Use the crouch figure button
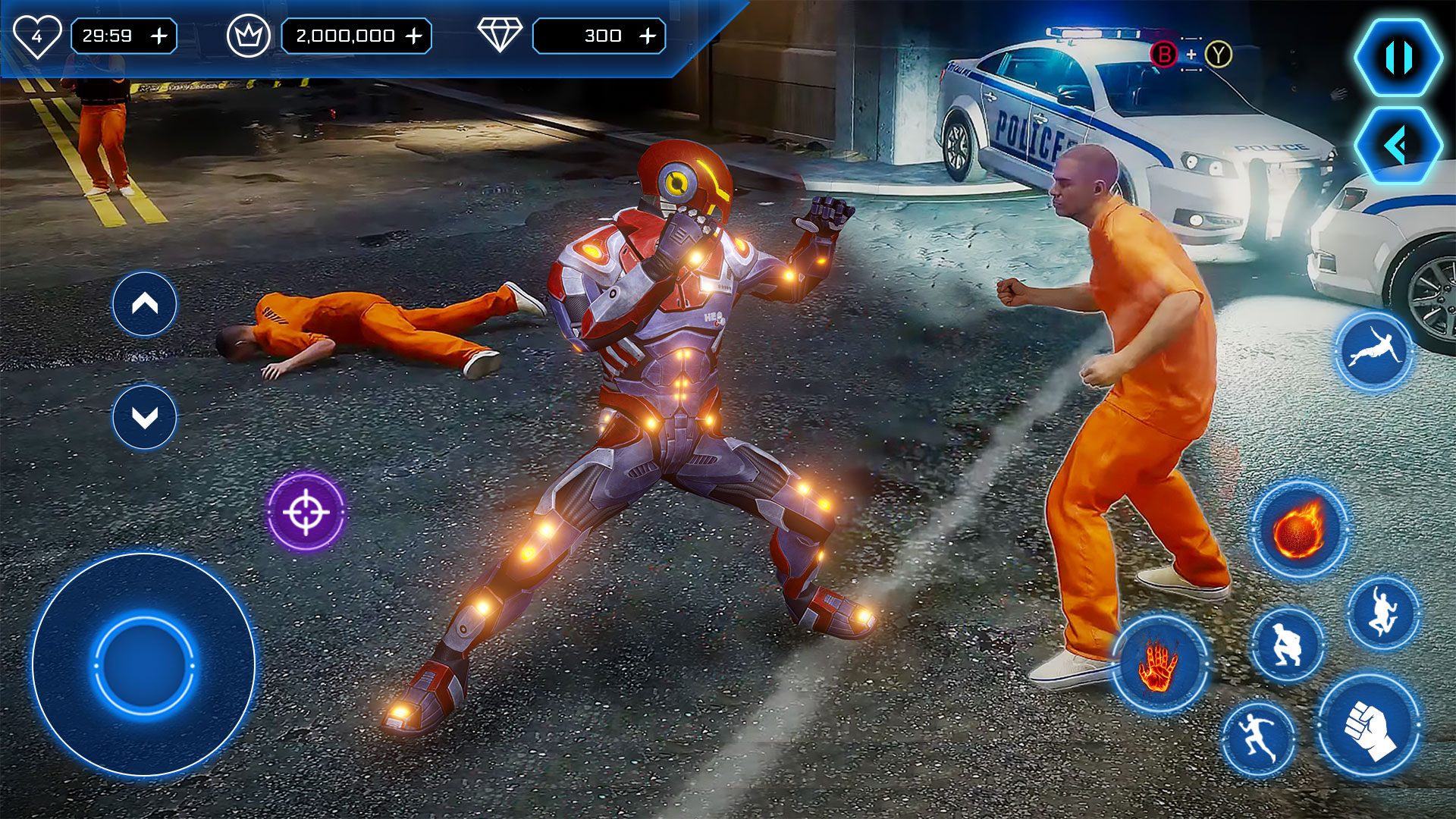This screenshot has width=1456, height=819. coord(1286,645)
